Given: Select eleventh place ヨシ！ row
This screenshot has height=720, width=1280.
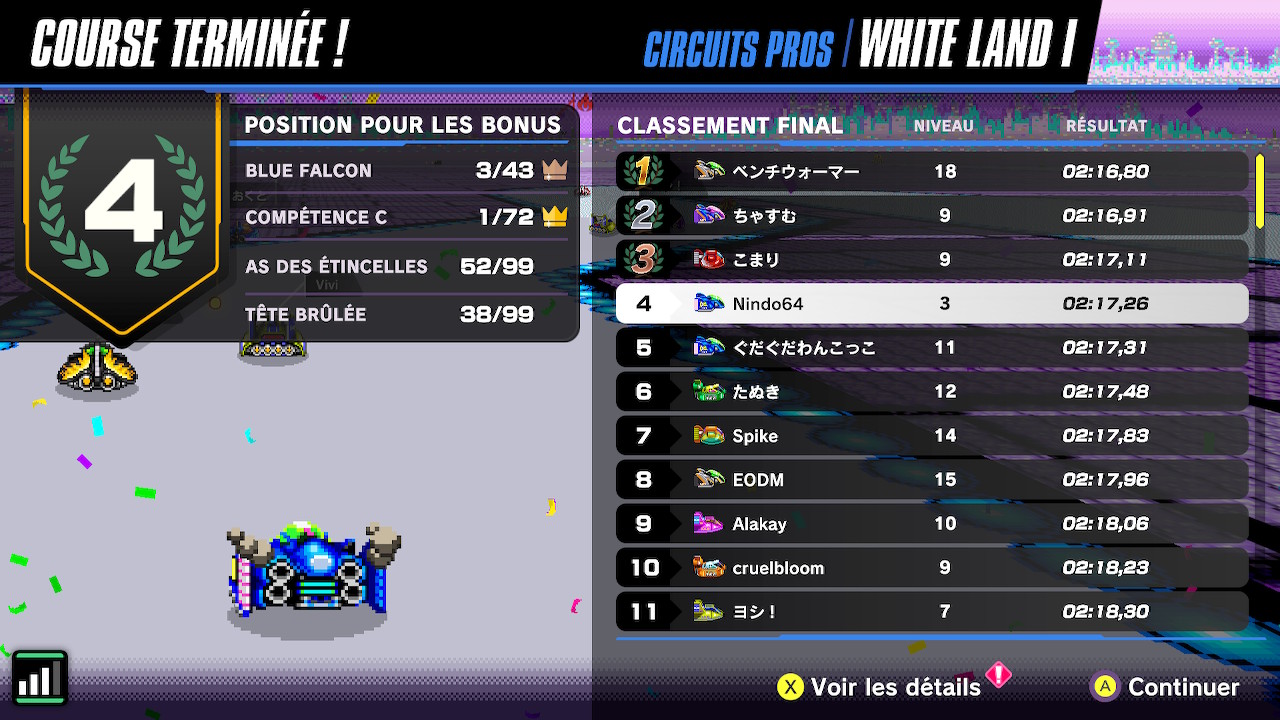Looking at the screenshot, I should tap(931, 612).
